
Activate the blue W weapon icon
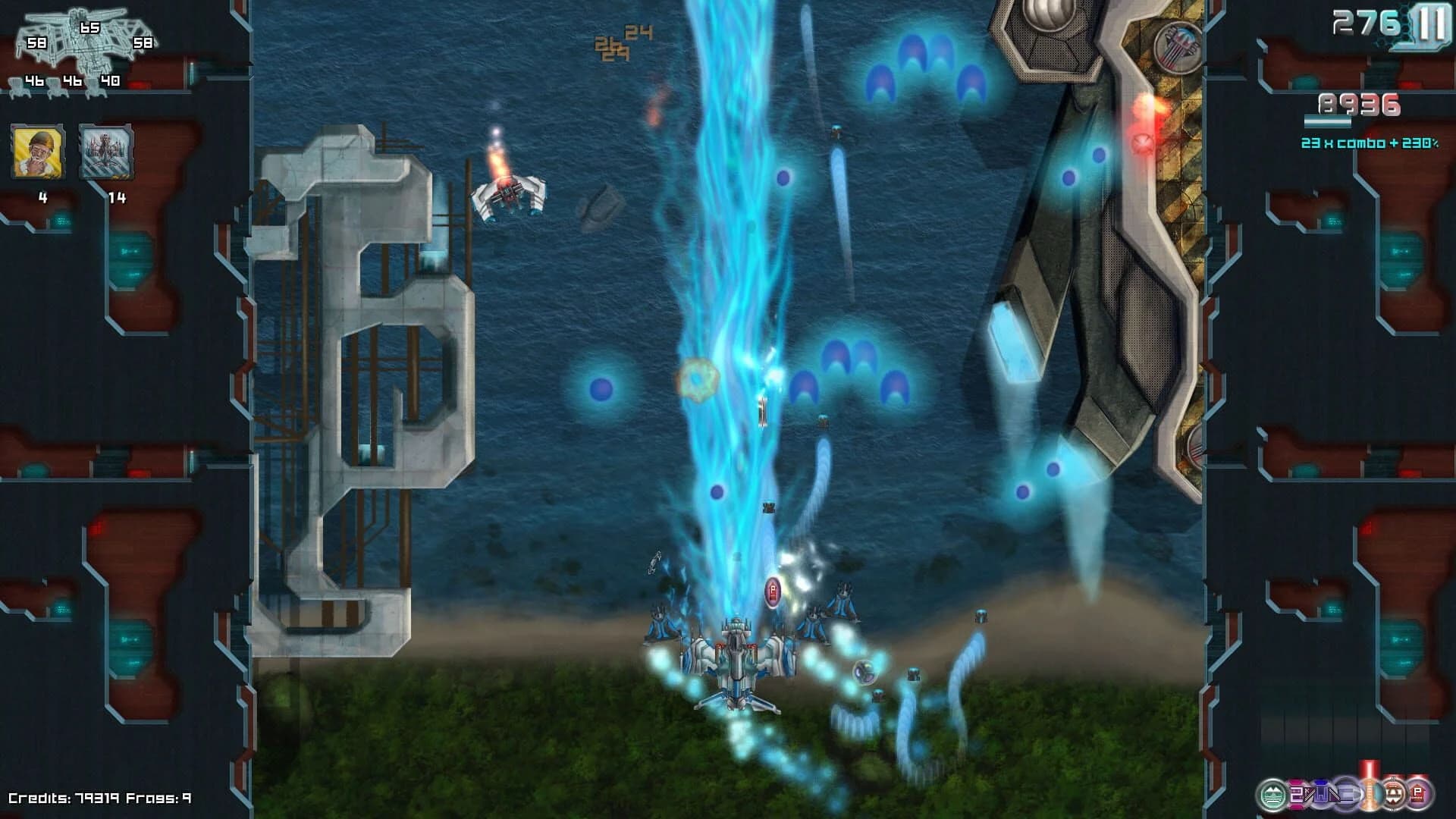coord(1321,792)
